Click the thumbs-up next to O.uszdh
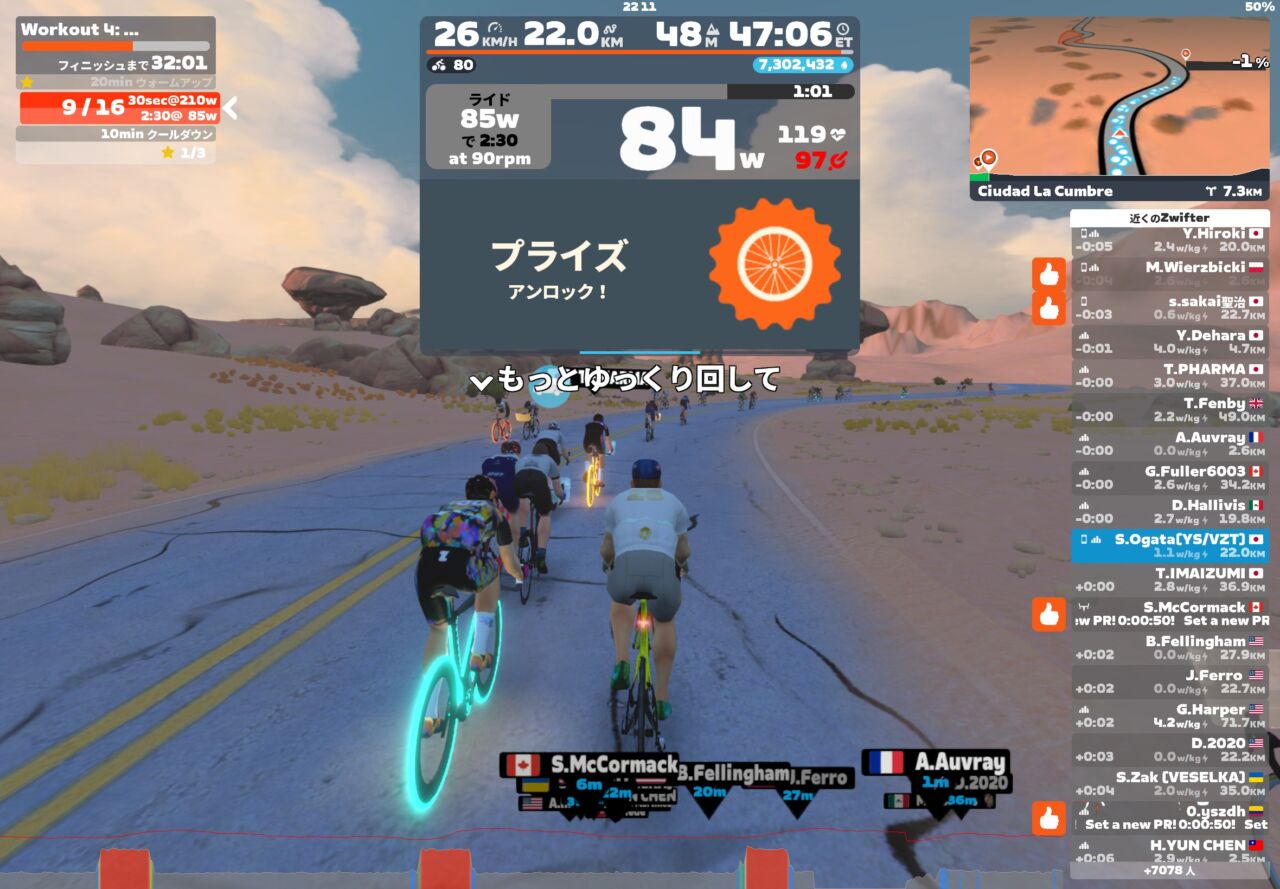The height and width of the screenshot is (889, 1280). [x=1048, y=818]
